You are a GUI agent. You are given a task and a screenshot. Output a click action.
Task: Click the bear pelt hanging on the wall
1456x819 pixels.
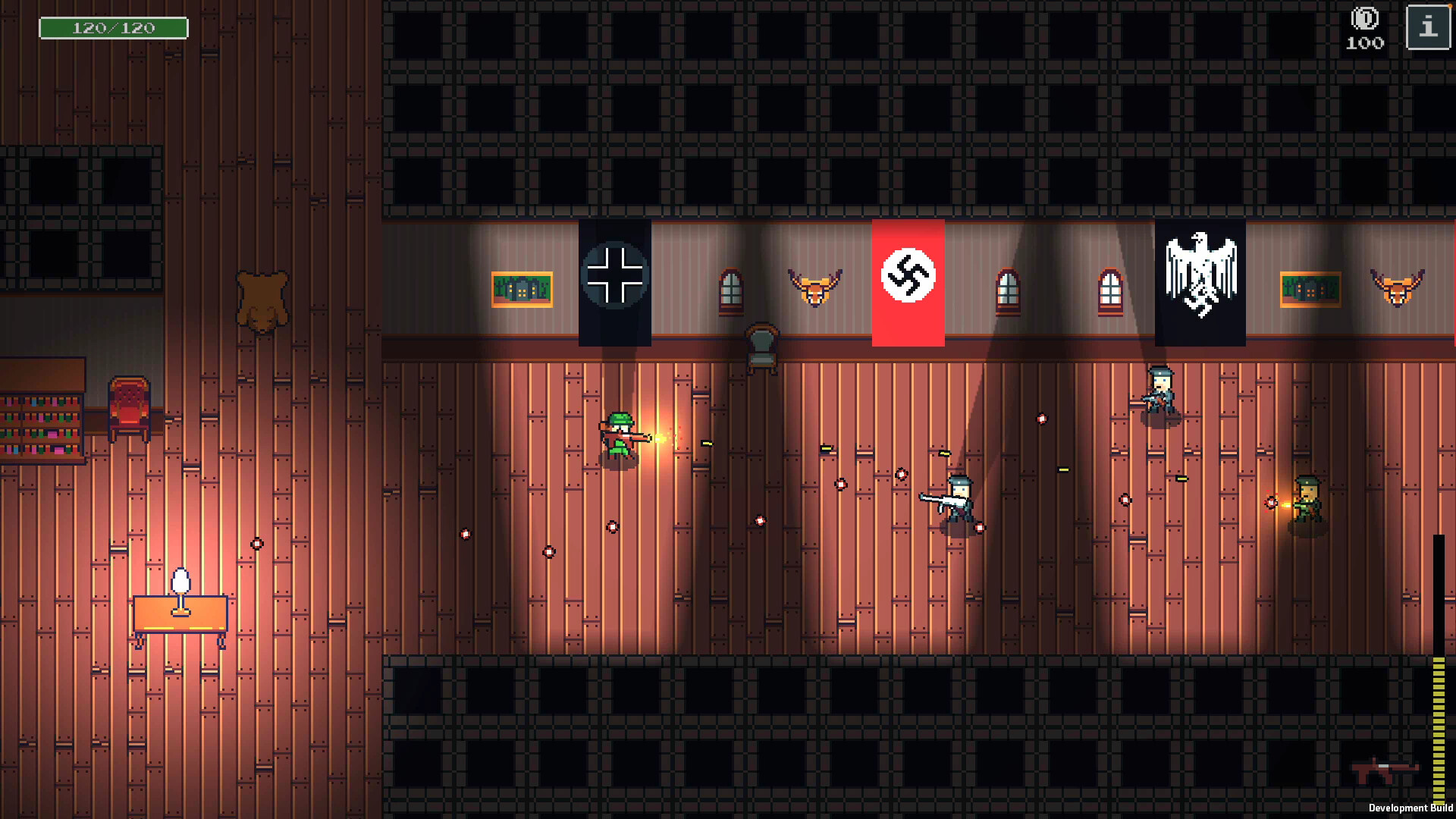point(262,300)
